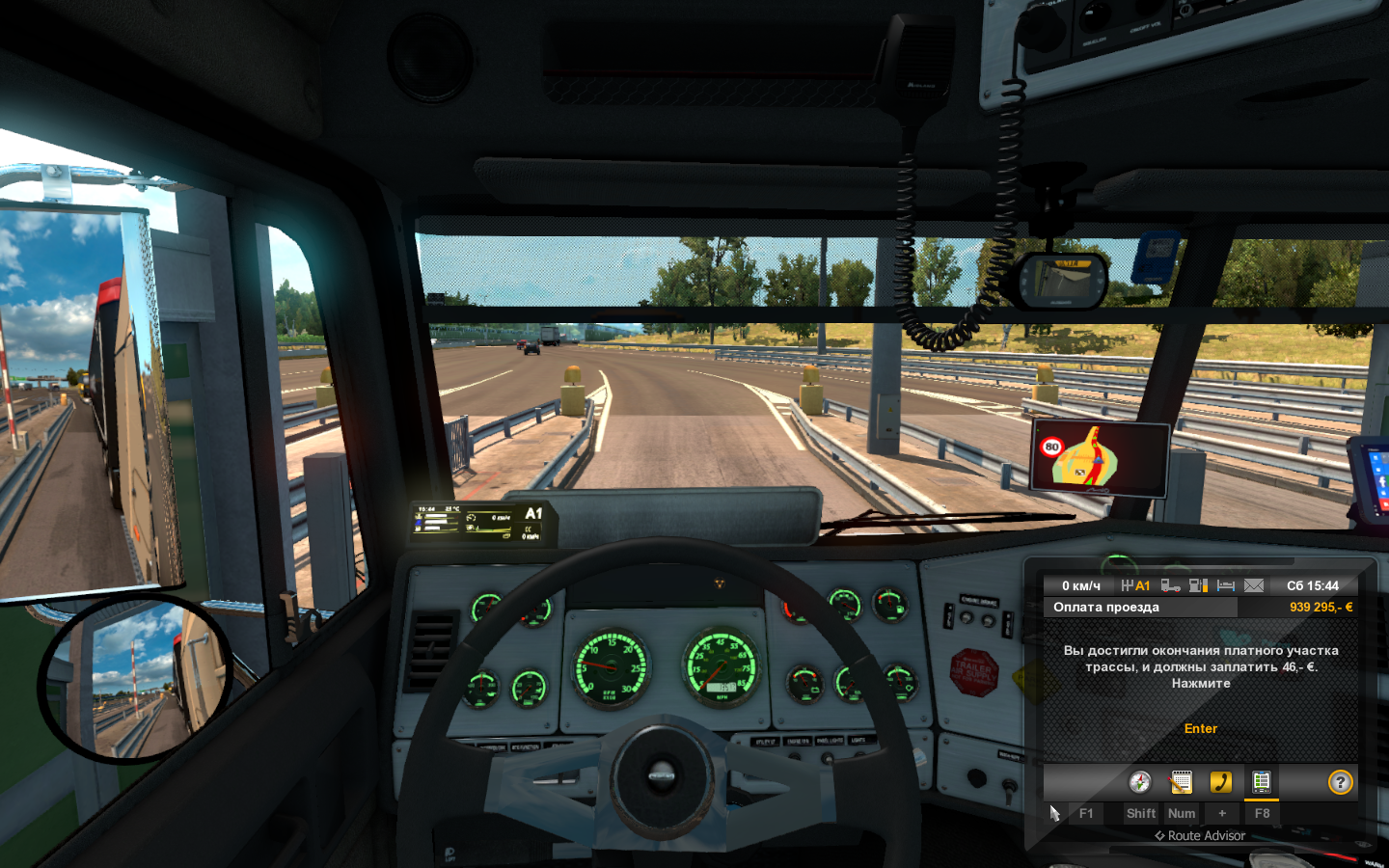Click the envelope mail icon

(x=1254, y=585)
